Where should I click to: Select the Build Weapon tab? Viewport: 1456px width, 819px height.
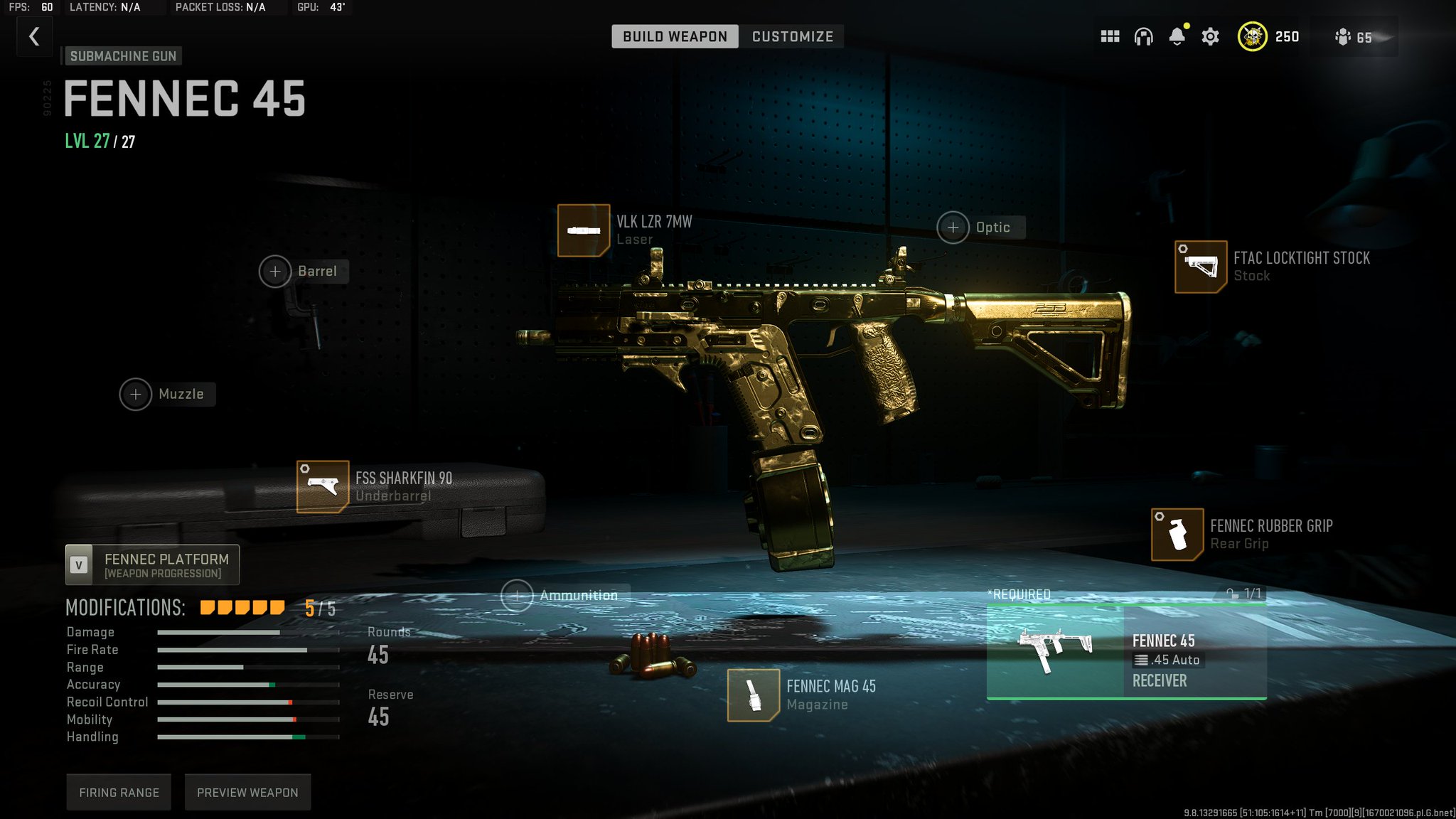[x=675, y=36]
